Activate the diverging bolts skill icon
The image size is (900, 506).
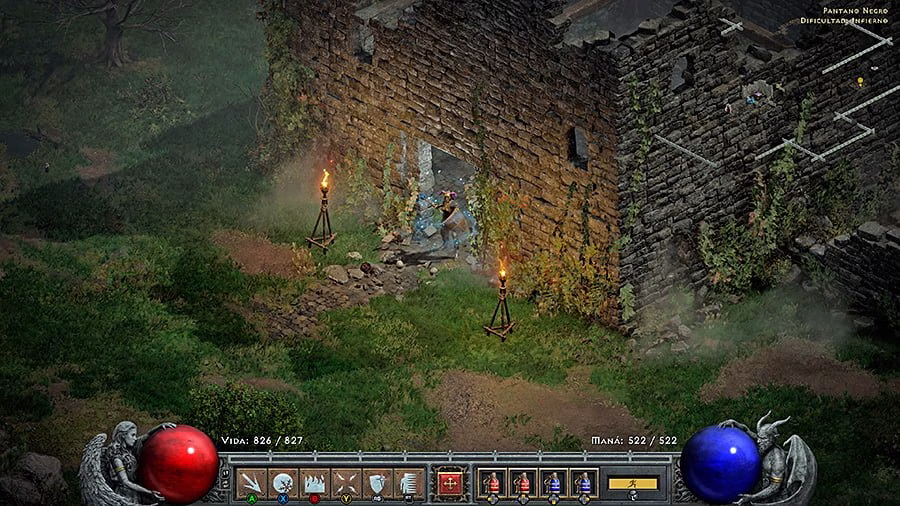point(252,483)
